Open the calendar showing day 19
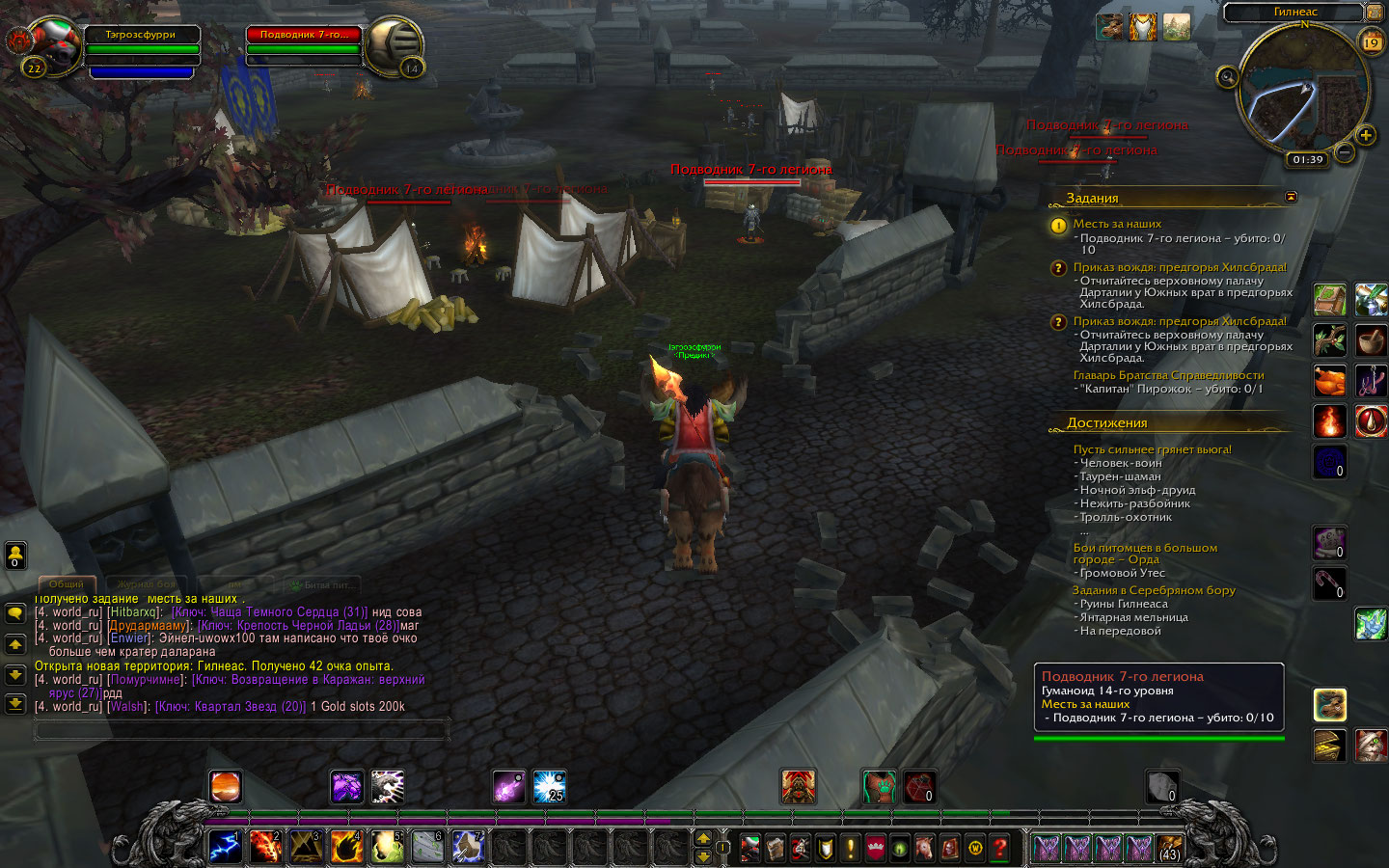 pos(1371,42)
